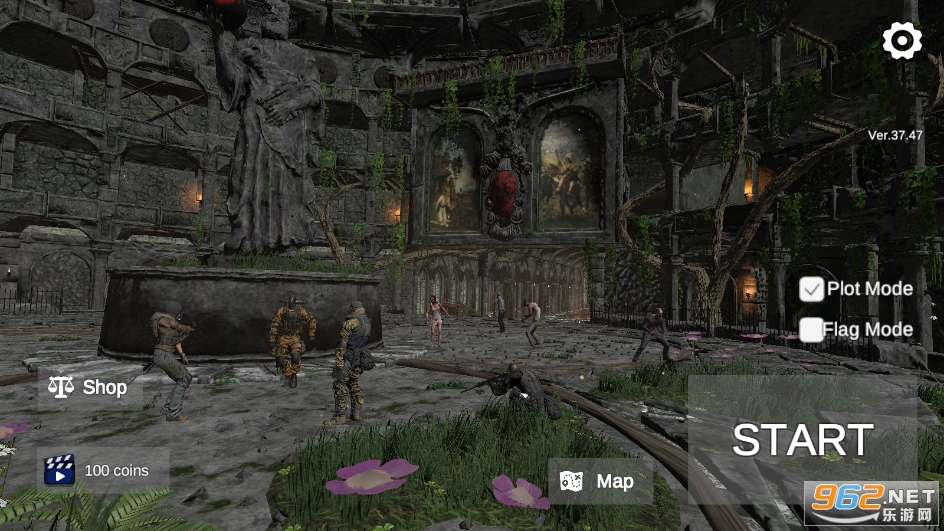944x531 pixels.
Task: Enable the Flag Mode checkbox
Action: [x=811, y=330]
